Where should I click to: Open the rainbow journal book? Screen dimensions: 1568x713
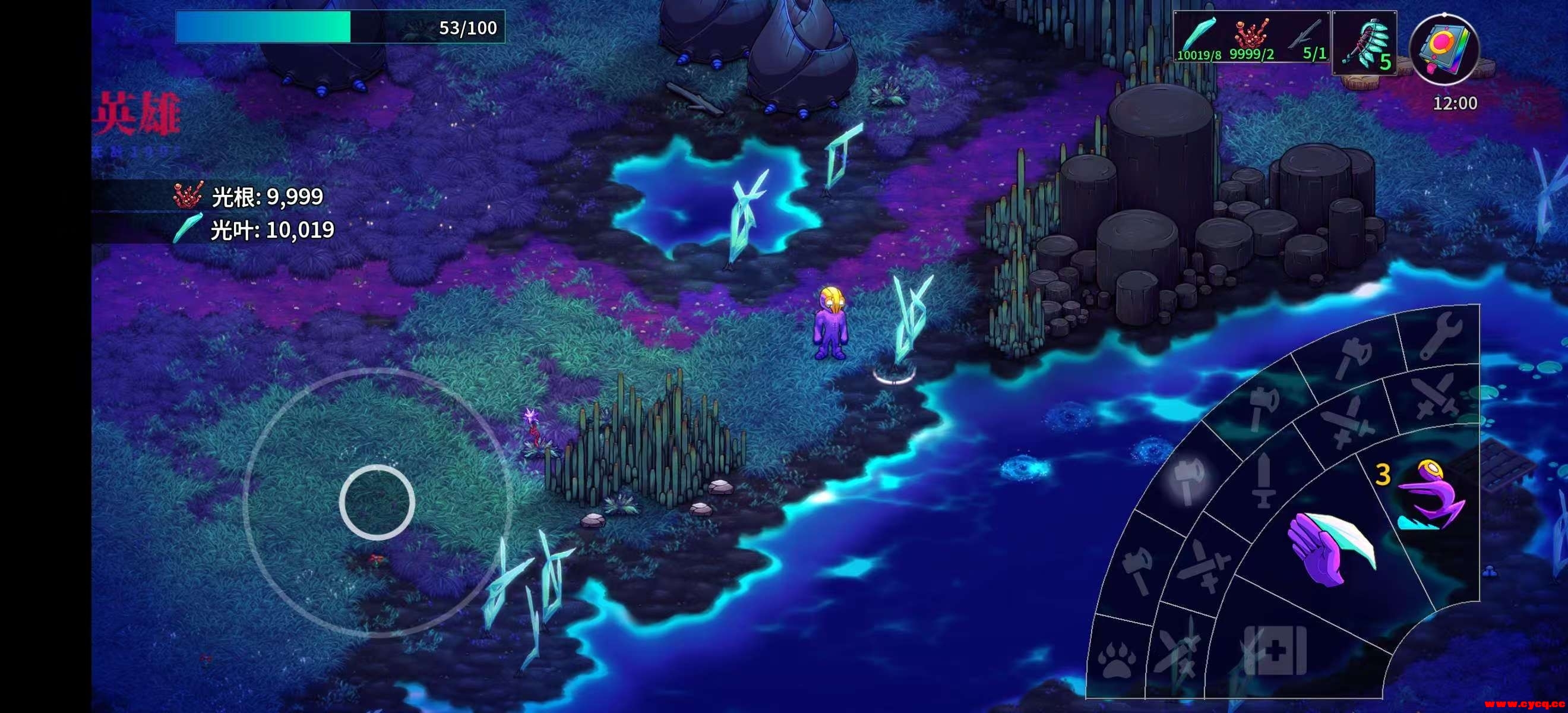(x=1444, y=49)
